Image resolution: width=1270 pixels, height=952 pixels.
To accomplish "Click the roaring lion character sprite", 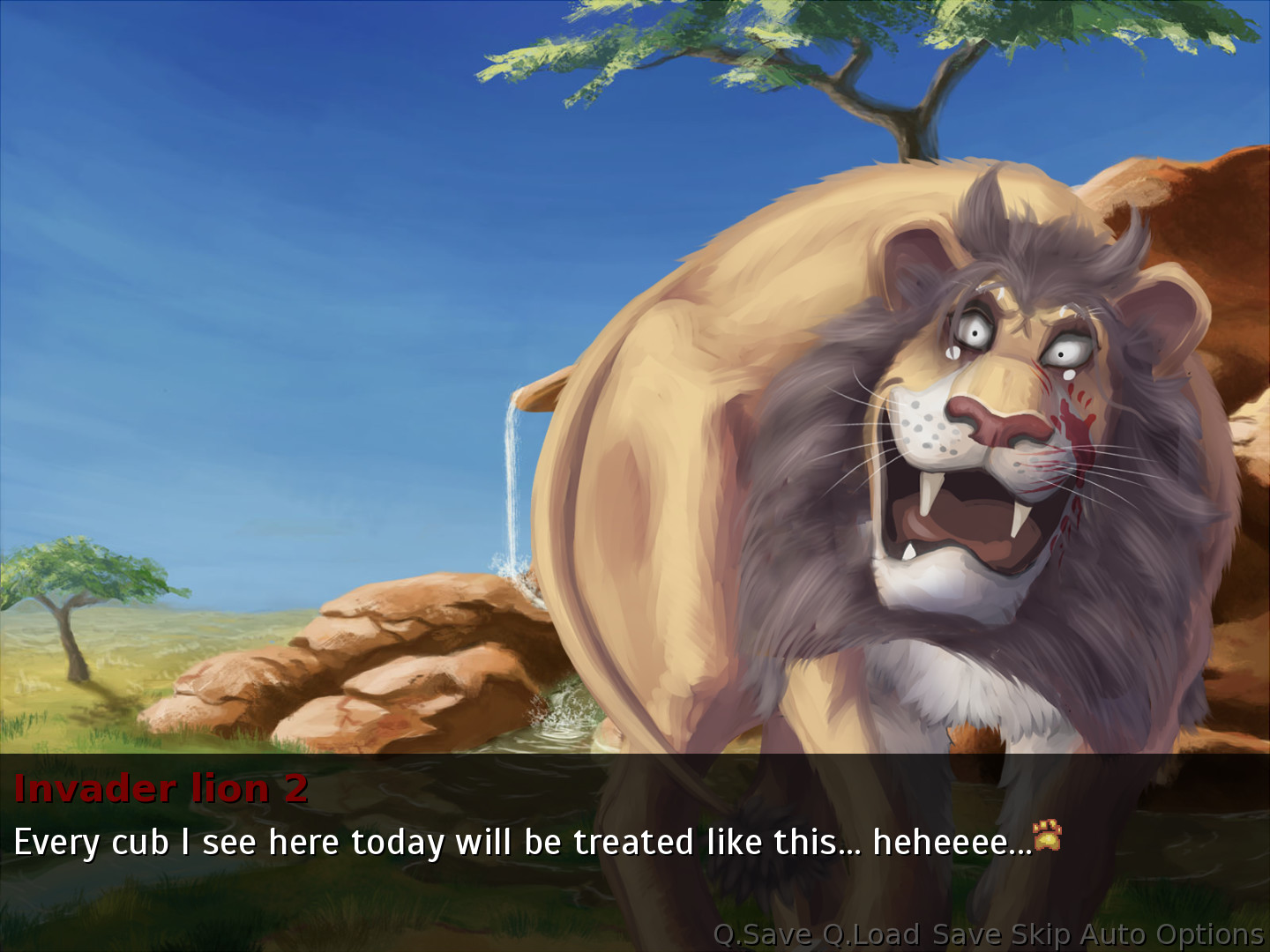I will (x=926, y=441).
